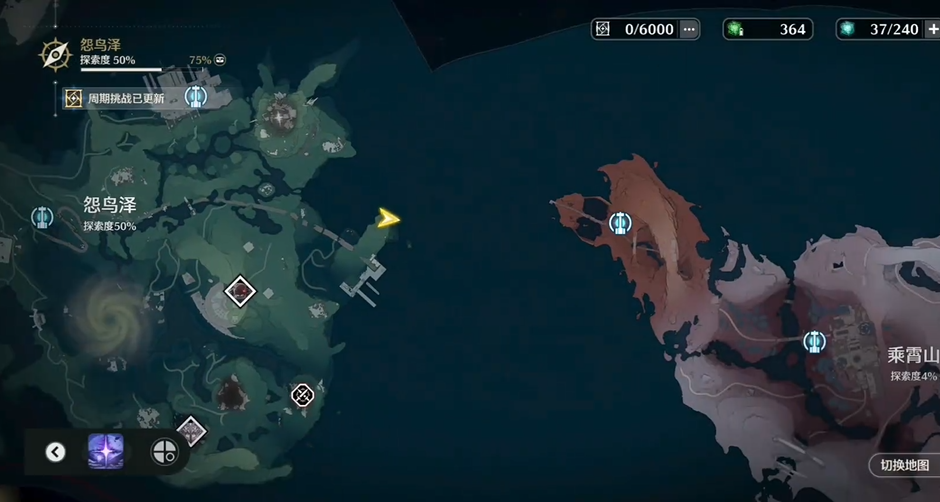Click the yellow player location arrow
This screenshot has width=940, height=502.
tap(388, 218)
